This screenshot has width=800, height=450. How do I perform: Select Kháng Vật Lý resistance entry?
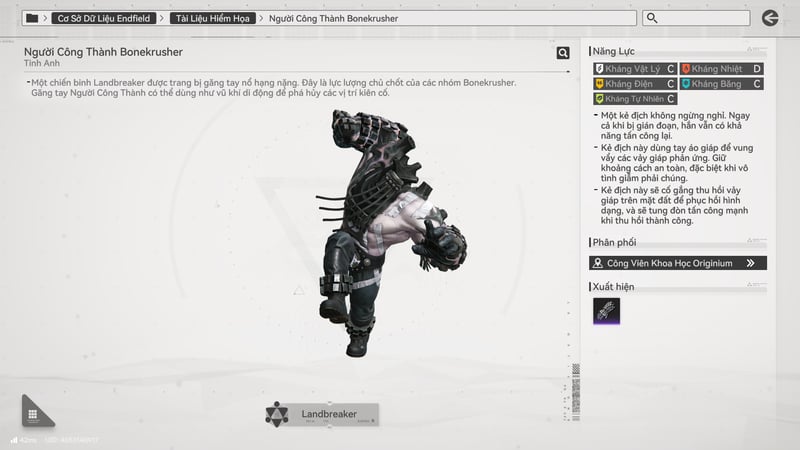click(x=634, y=69)
